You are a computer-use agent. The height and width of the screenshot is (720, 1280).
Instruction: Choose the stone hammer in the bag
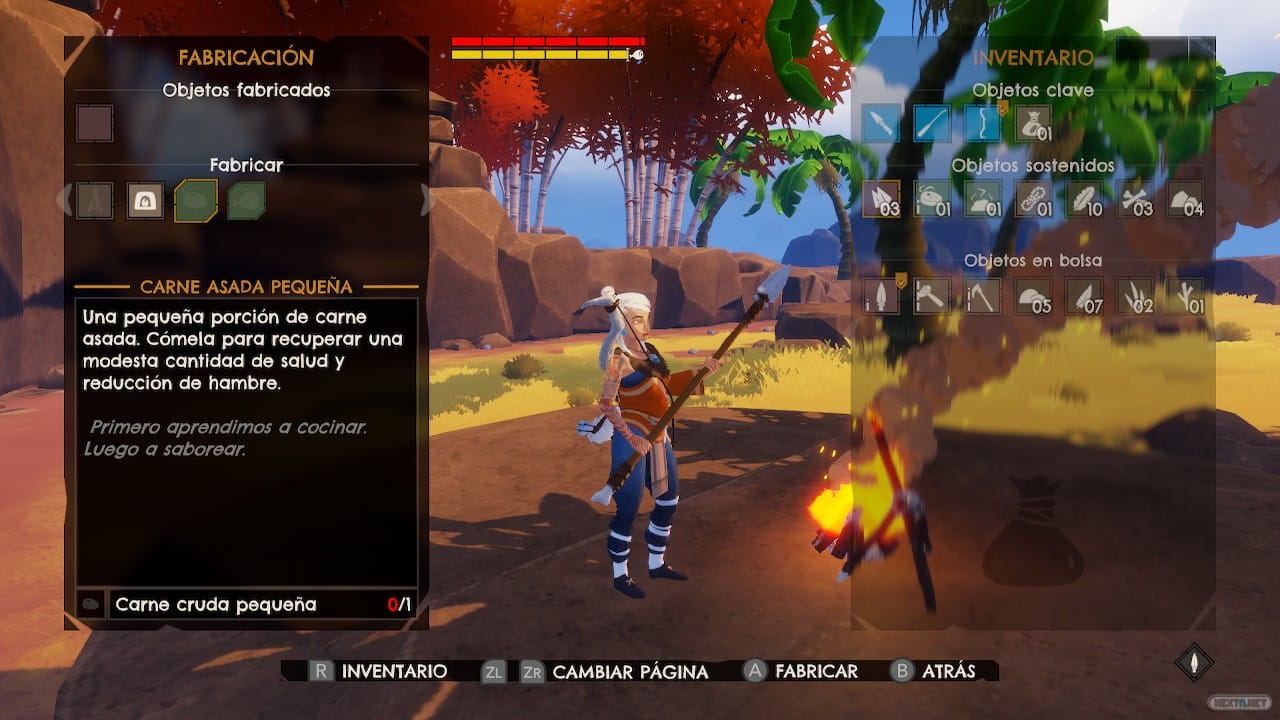tap(932, 296)
